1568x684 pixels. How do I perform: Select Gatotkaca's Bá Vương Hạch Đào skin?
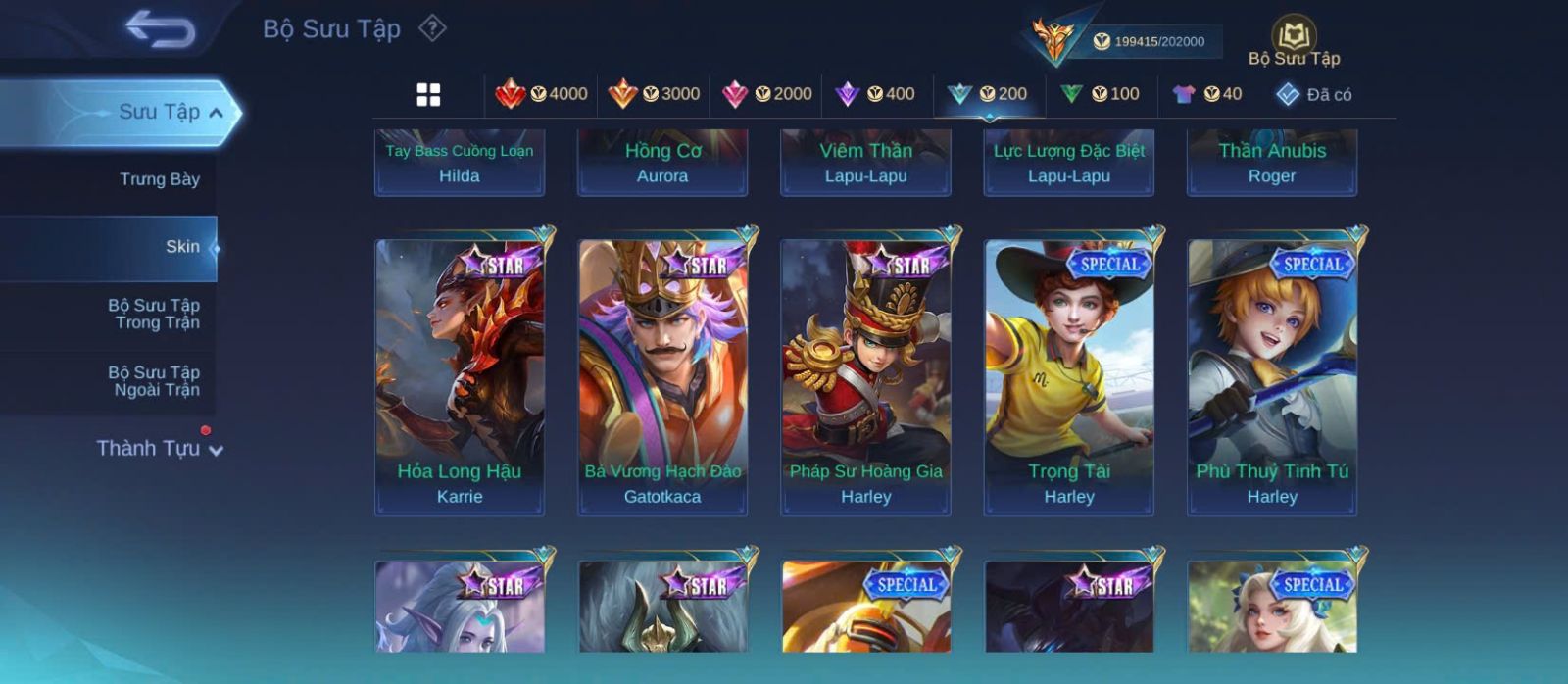(662, 377)
